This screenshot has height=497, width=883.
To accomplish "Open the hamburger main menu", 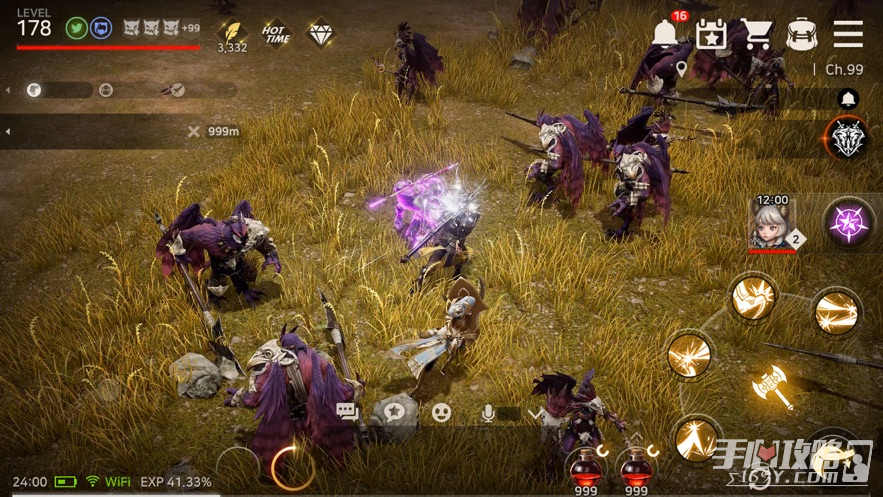I will (x=848, y=33).
